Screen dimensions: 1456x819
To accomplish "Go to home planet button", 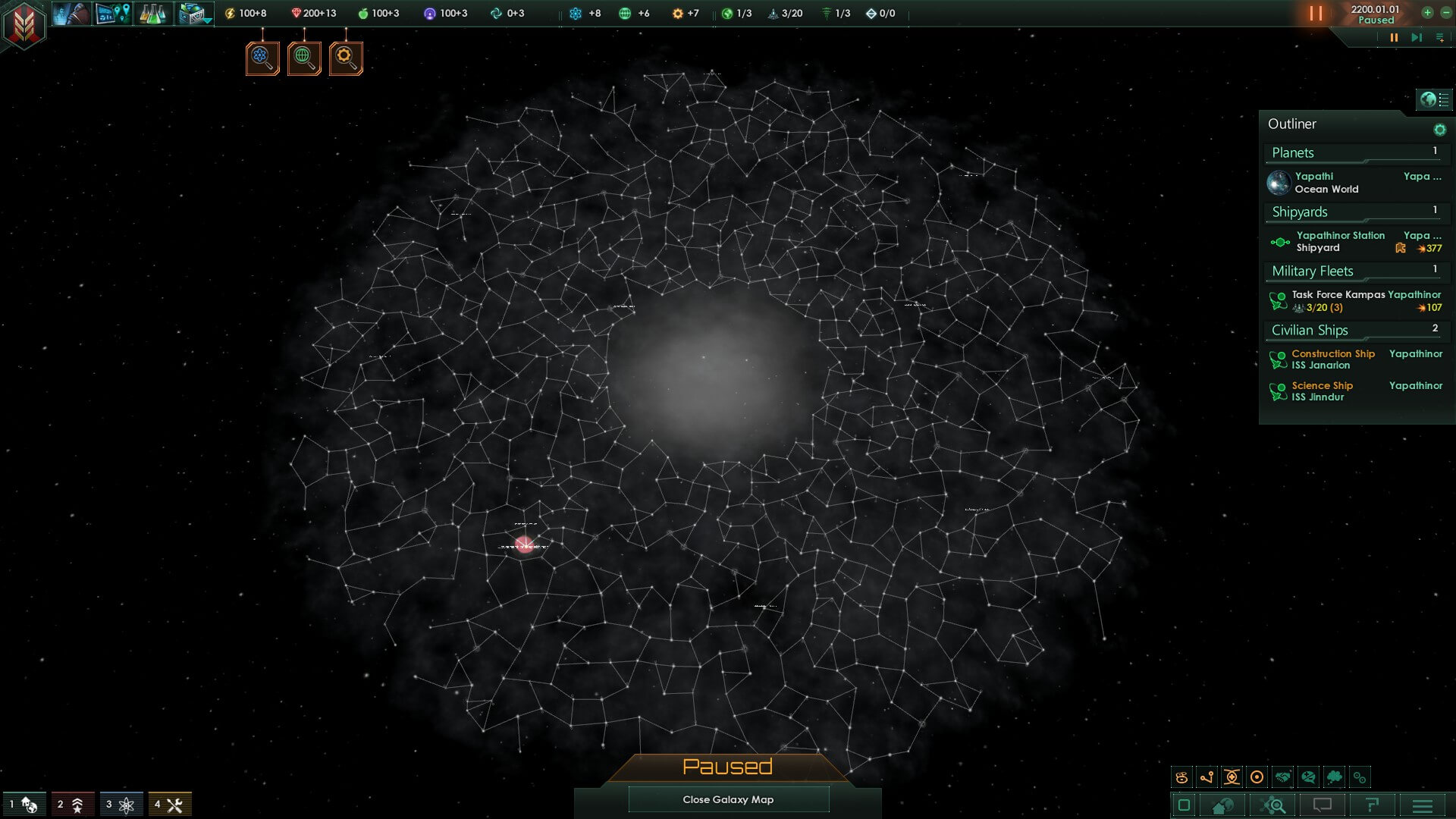I will (1222, 805).
